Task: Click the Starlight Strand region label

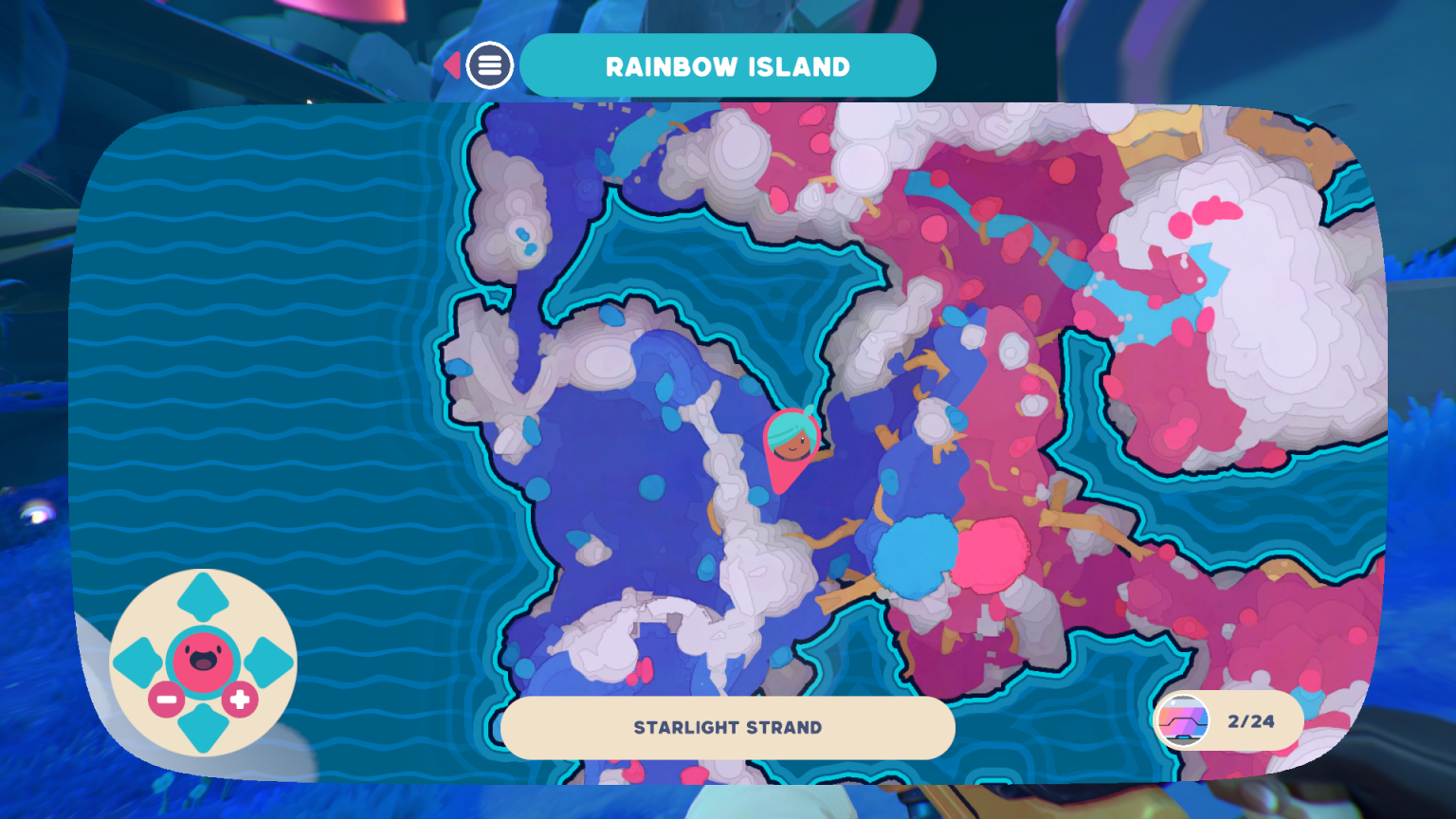Action: [x=728, y=728]
